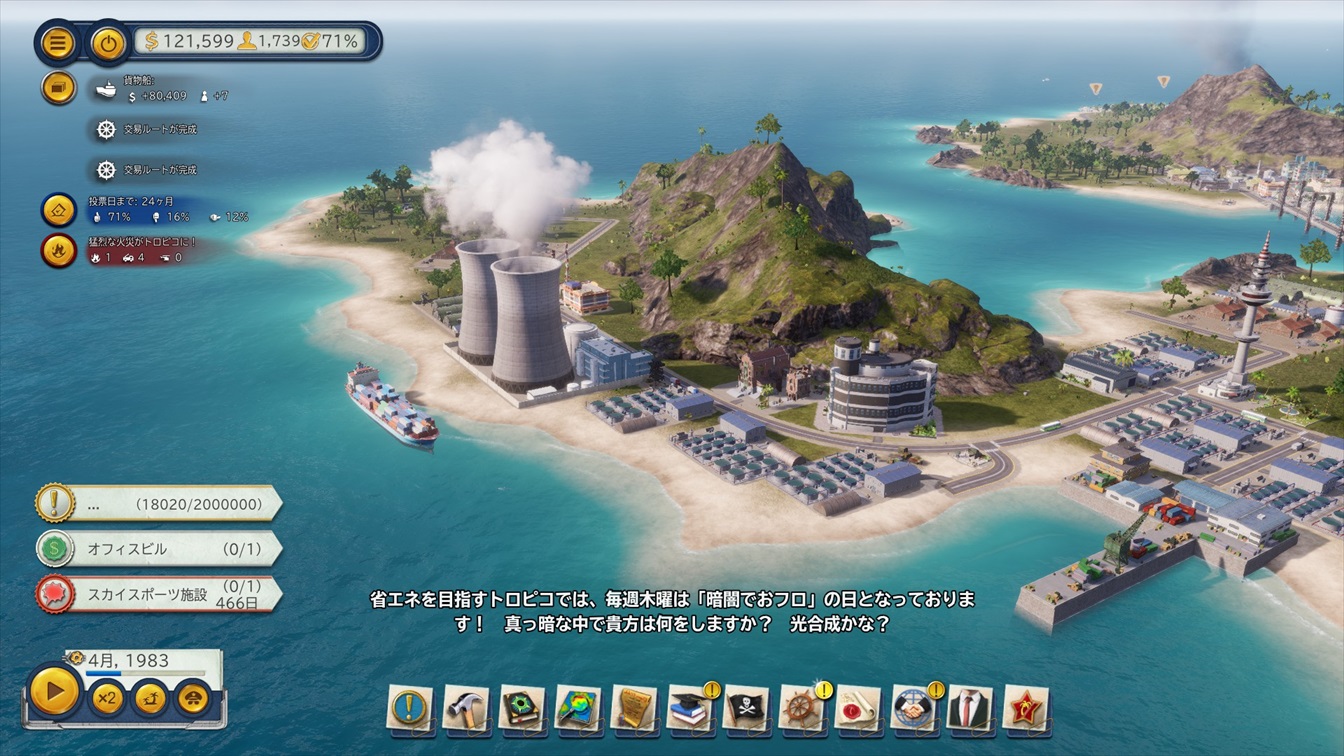Image resolution: width=1344 pixels, height=756 pixels.
Task: Open the ship wheel trade menu
Action: tap(801, 708)
